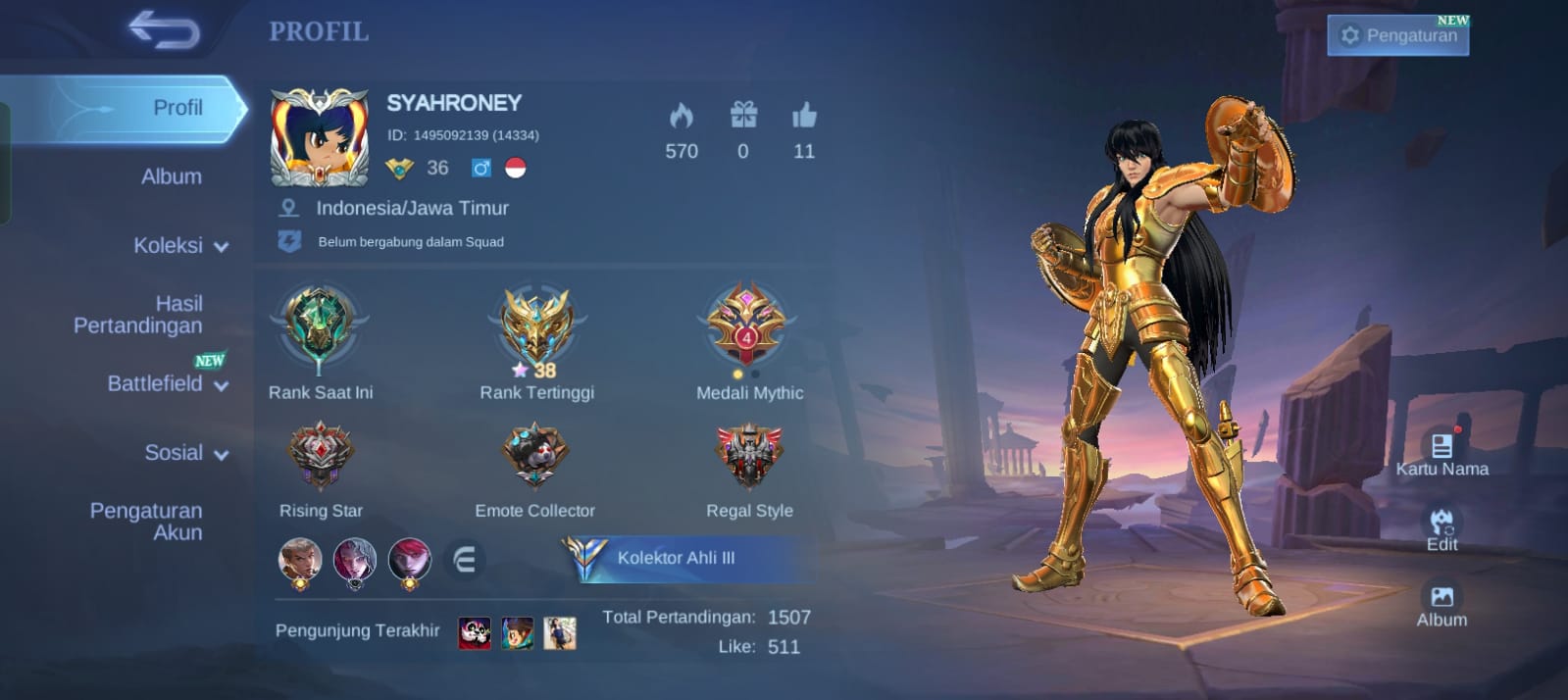View the Emote Collector achievement
The width and height of the screenshot is (1568, 700).
click(x=534, y=456)
